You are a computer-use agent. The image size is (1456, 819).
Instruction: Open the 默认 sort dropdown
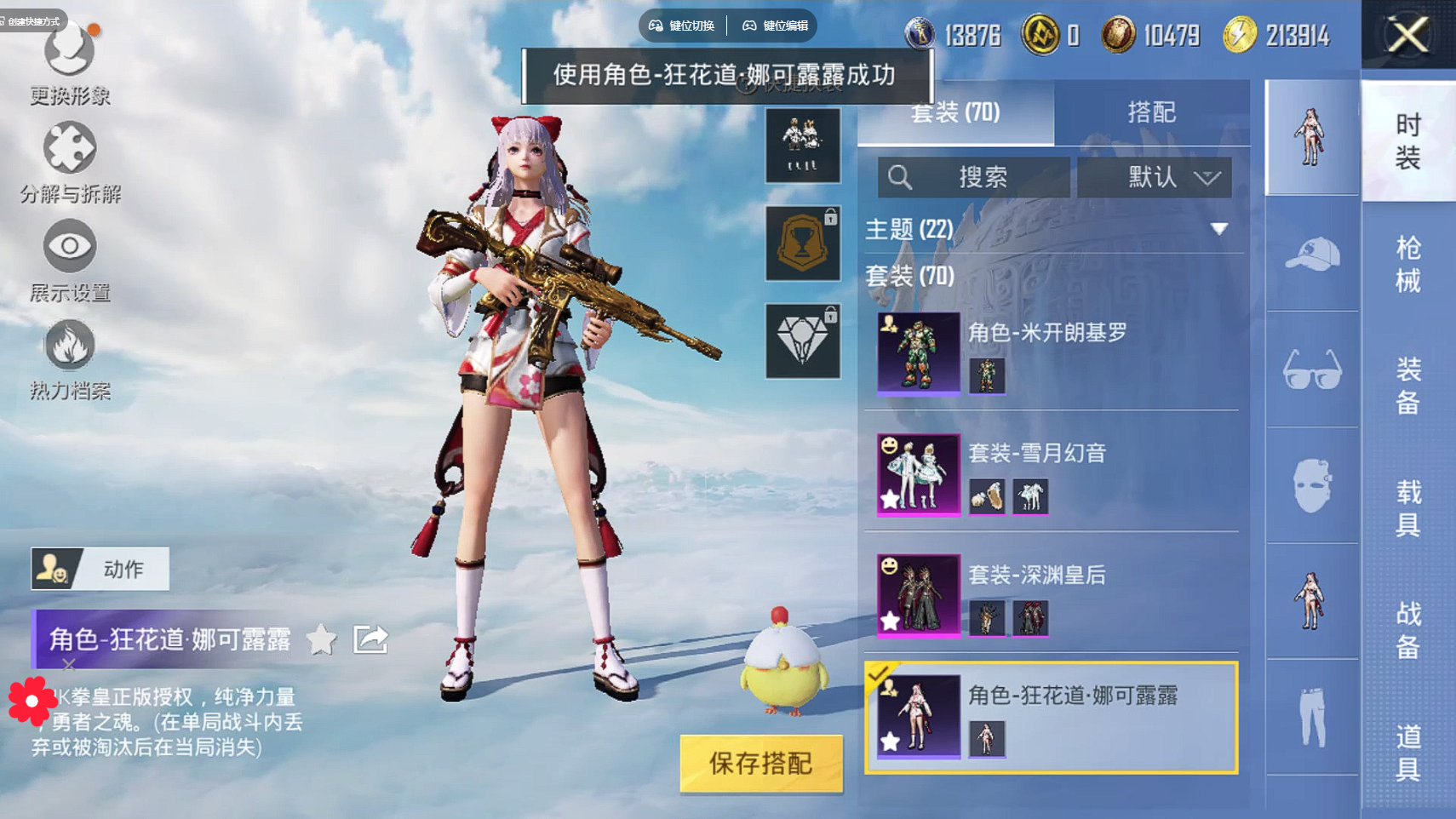click(x=1154, y=177)
